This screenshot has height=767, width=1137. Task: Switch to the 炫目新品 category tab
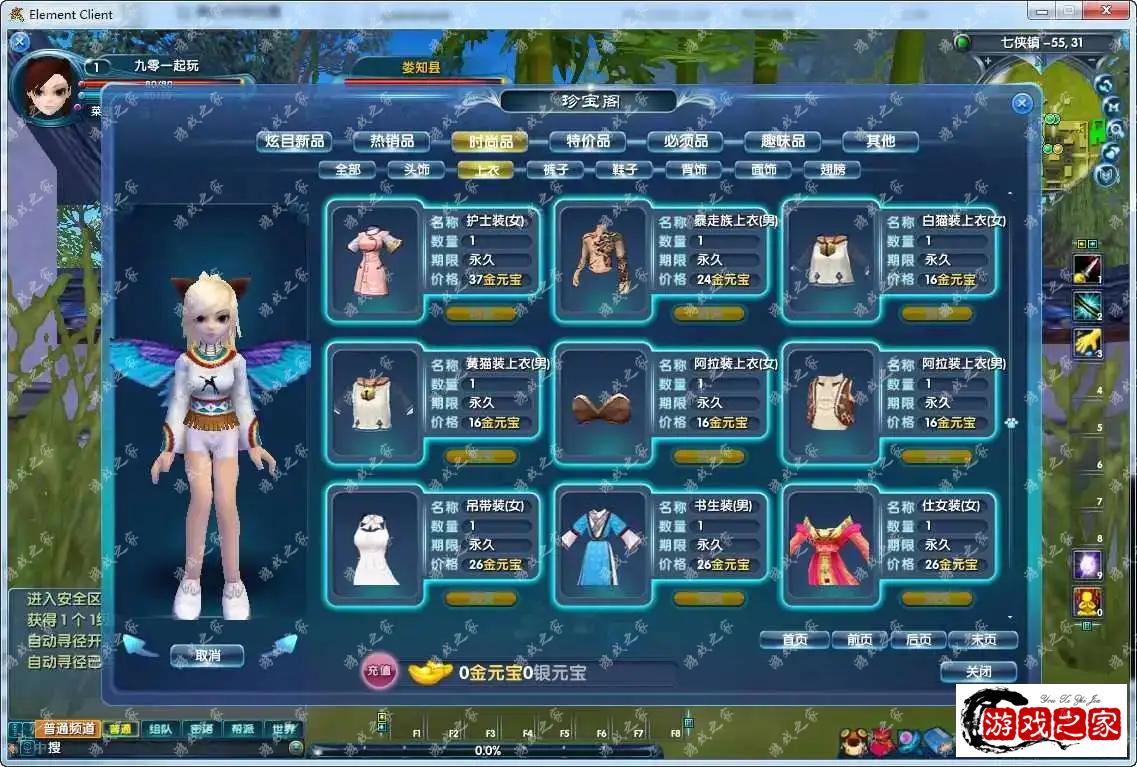294,141
